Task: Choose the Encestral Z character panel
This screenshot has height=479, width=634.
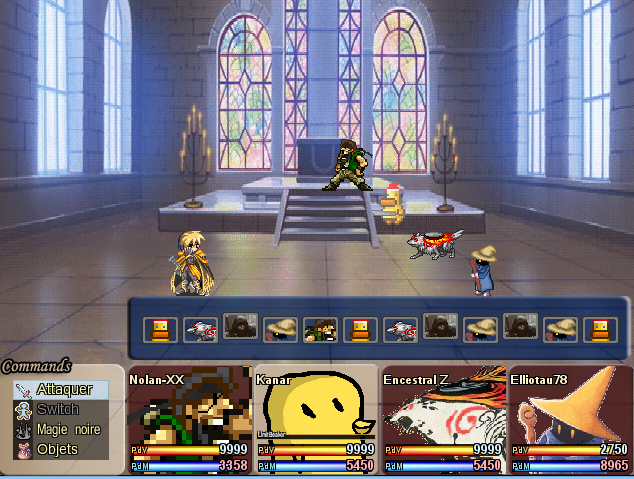Action: pos(442,420)
